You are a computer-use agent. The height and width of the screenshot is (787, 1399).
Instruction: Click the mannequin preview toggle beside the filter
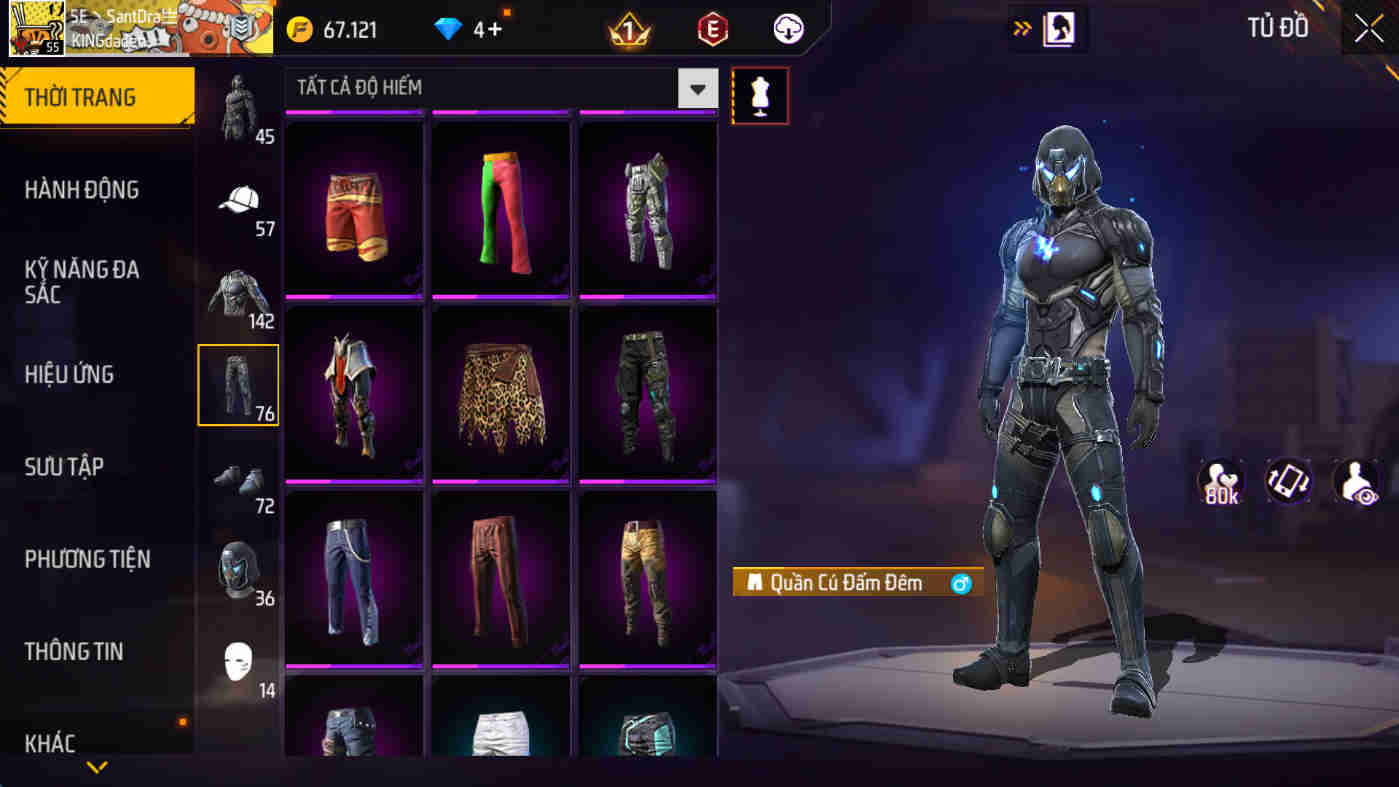coord(760,97)
